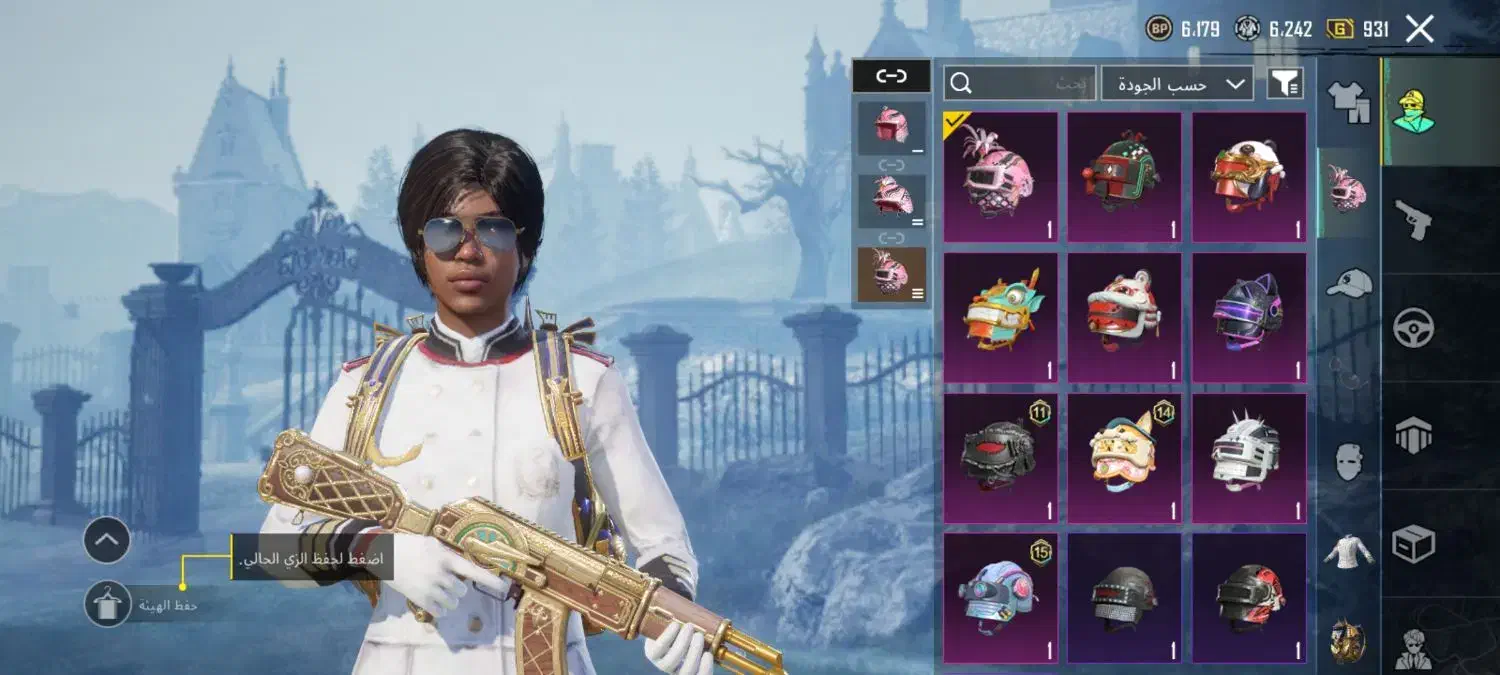Choose the purple cat-ear helmet
The height and width of the screenshot is (675, 1500).
point(1248,317)
